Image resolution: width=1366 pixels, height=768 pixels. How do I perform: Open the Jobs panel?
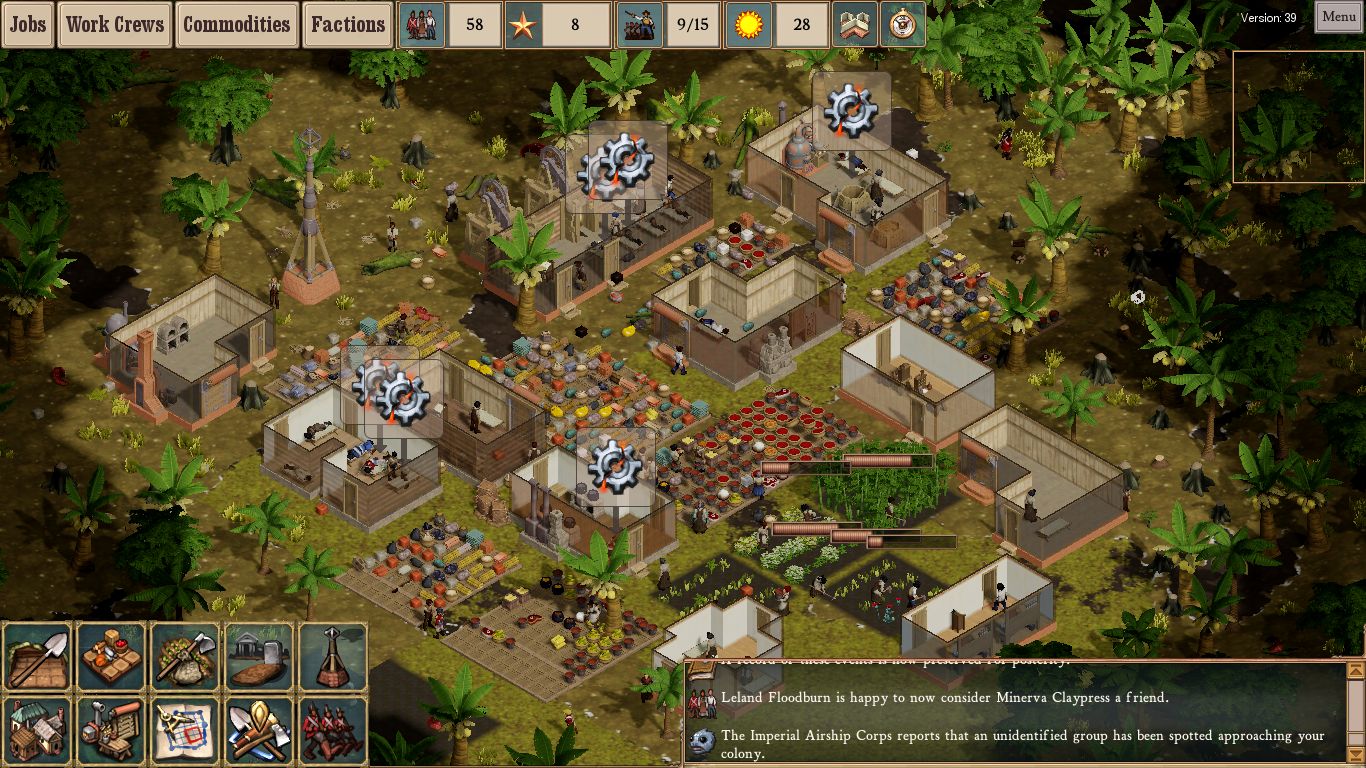pyautogui.click(x=28, y=24)
